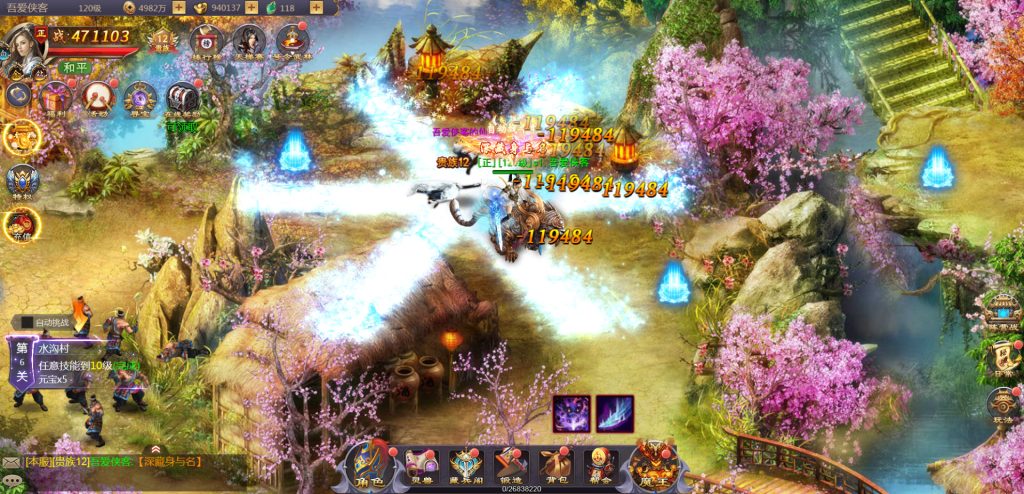Open the 魔王 demon boss menu
The width and height of the screenshot is (1024, 494).
[652, 464]
